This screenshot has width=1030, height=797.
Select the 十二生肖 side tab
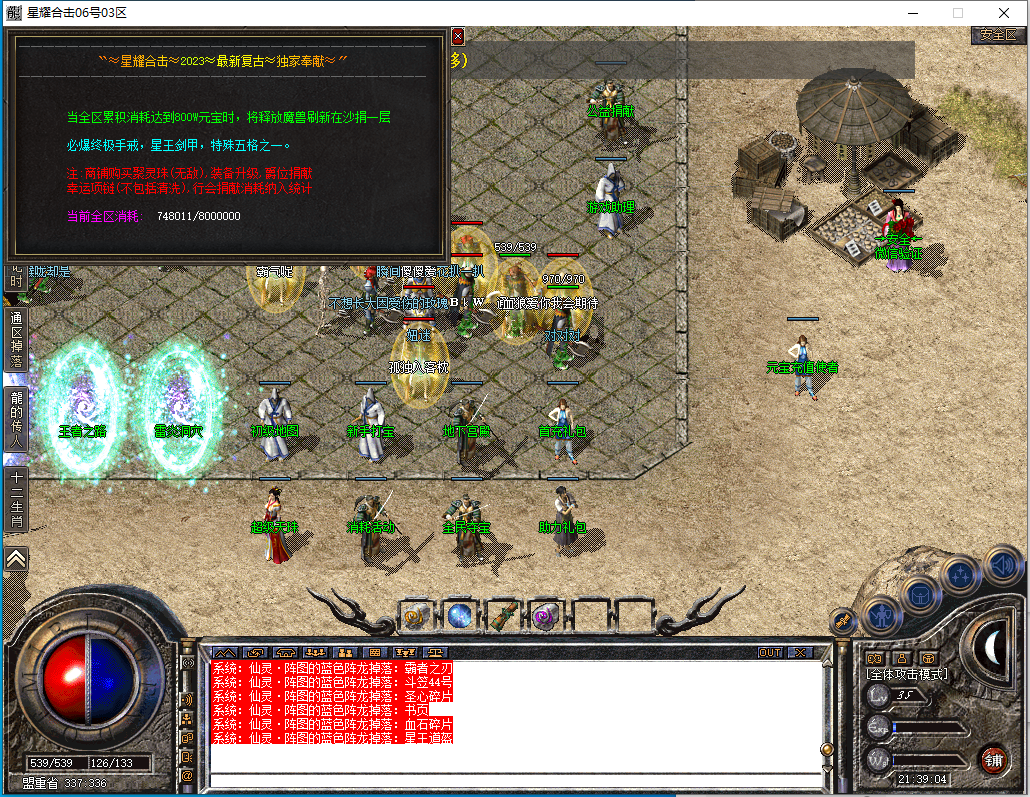[x=16, y=500]
